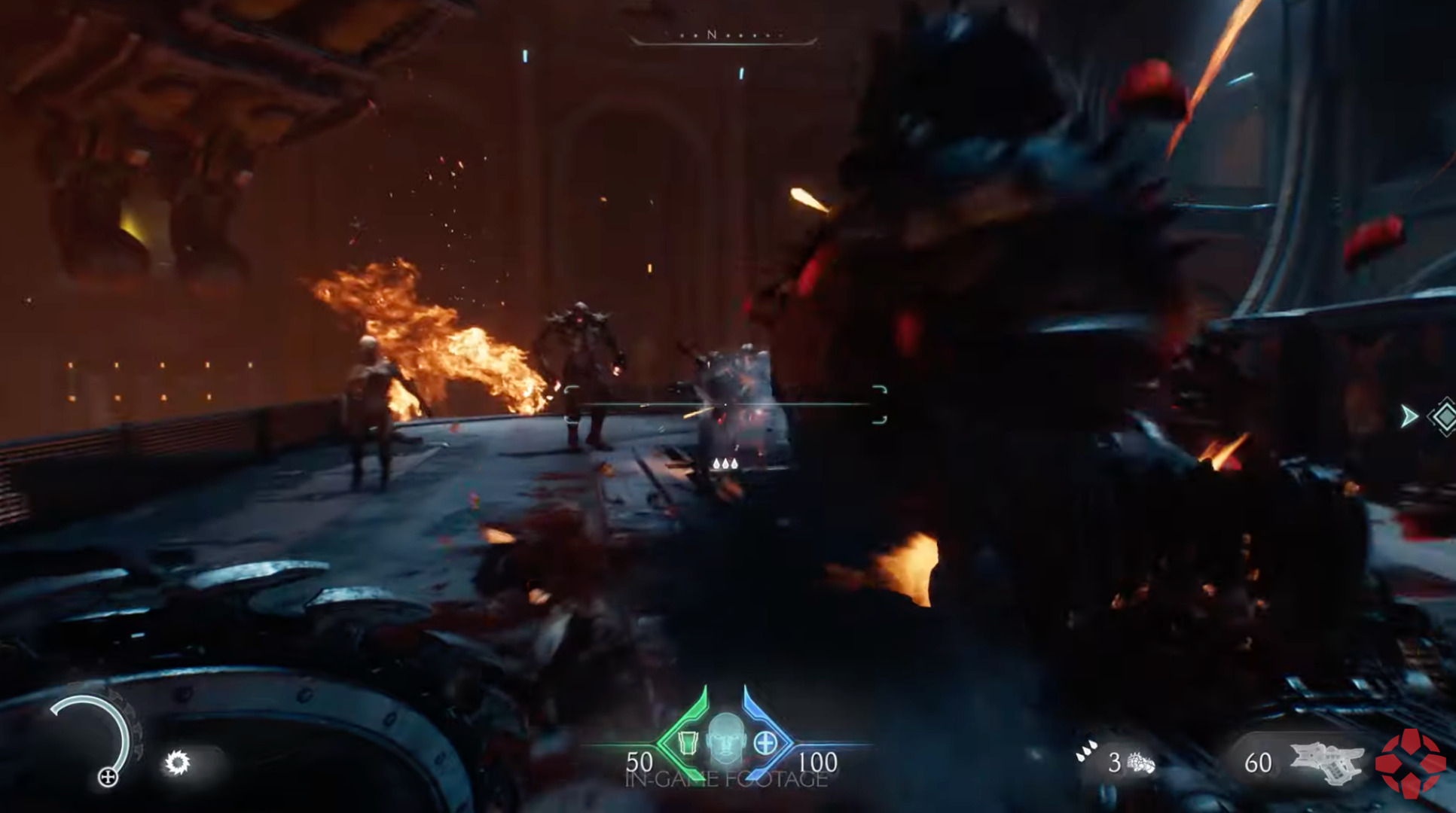
Task: Click the ammo count 60
Action: click(x=1259, y=762)
